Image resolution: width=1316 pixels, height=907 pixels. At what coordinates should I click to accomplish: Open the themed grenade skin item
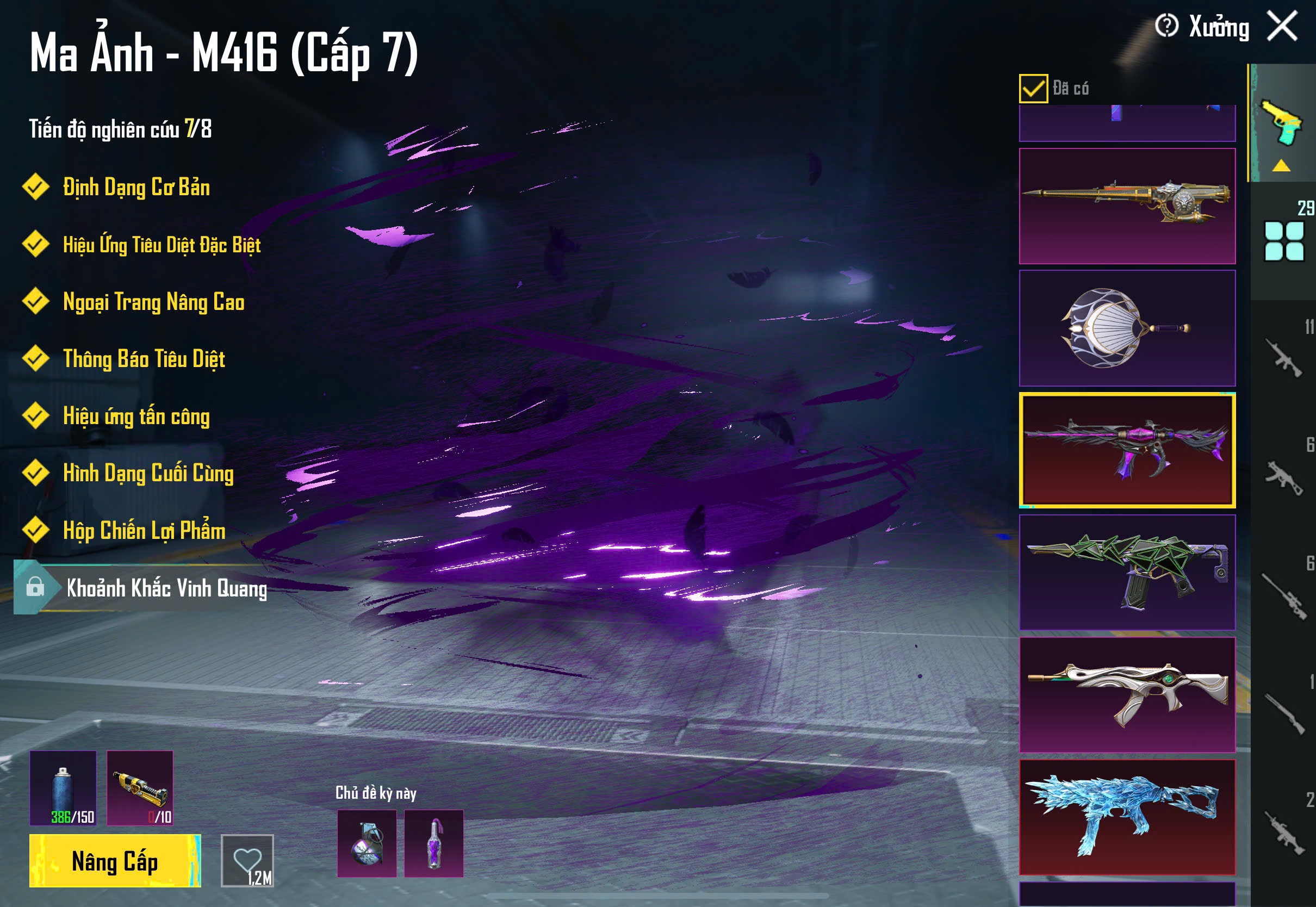367,843
